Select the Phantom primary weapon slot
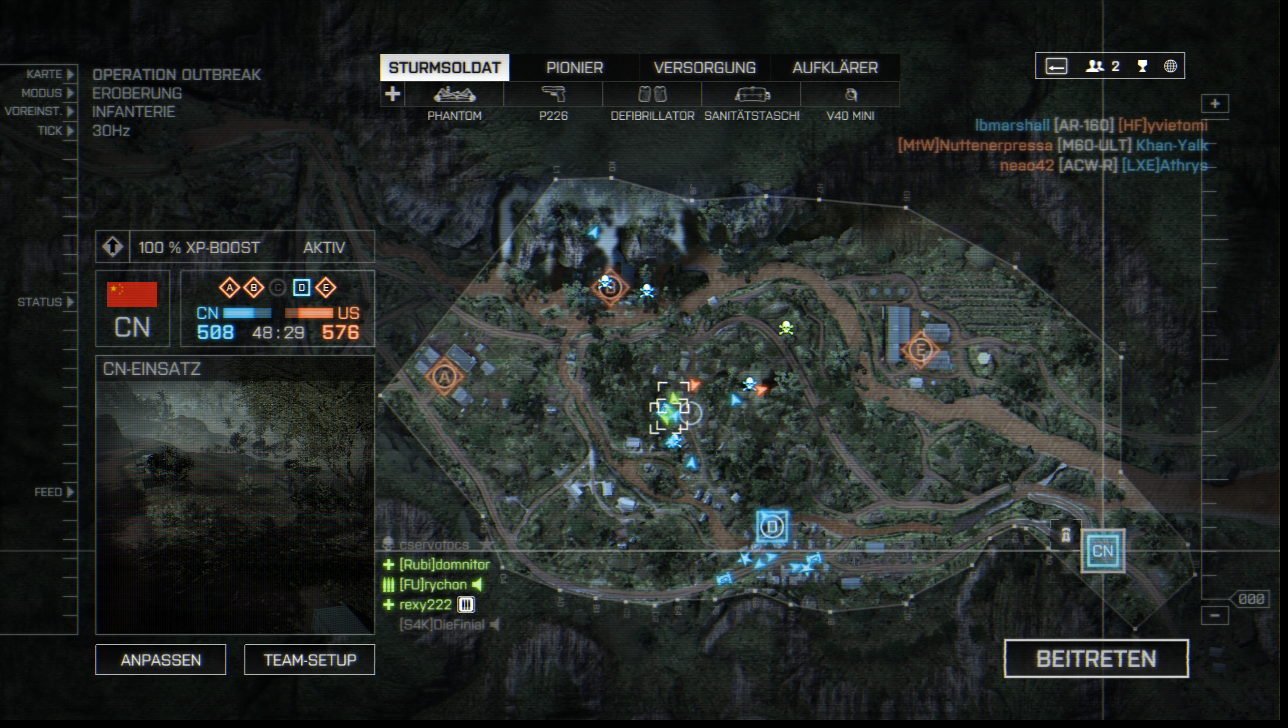 pyautogui.click(x=454, y=95)
